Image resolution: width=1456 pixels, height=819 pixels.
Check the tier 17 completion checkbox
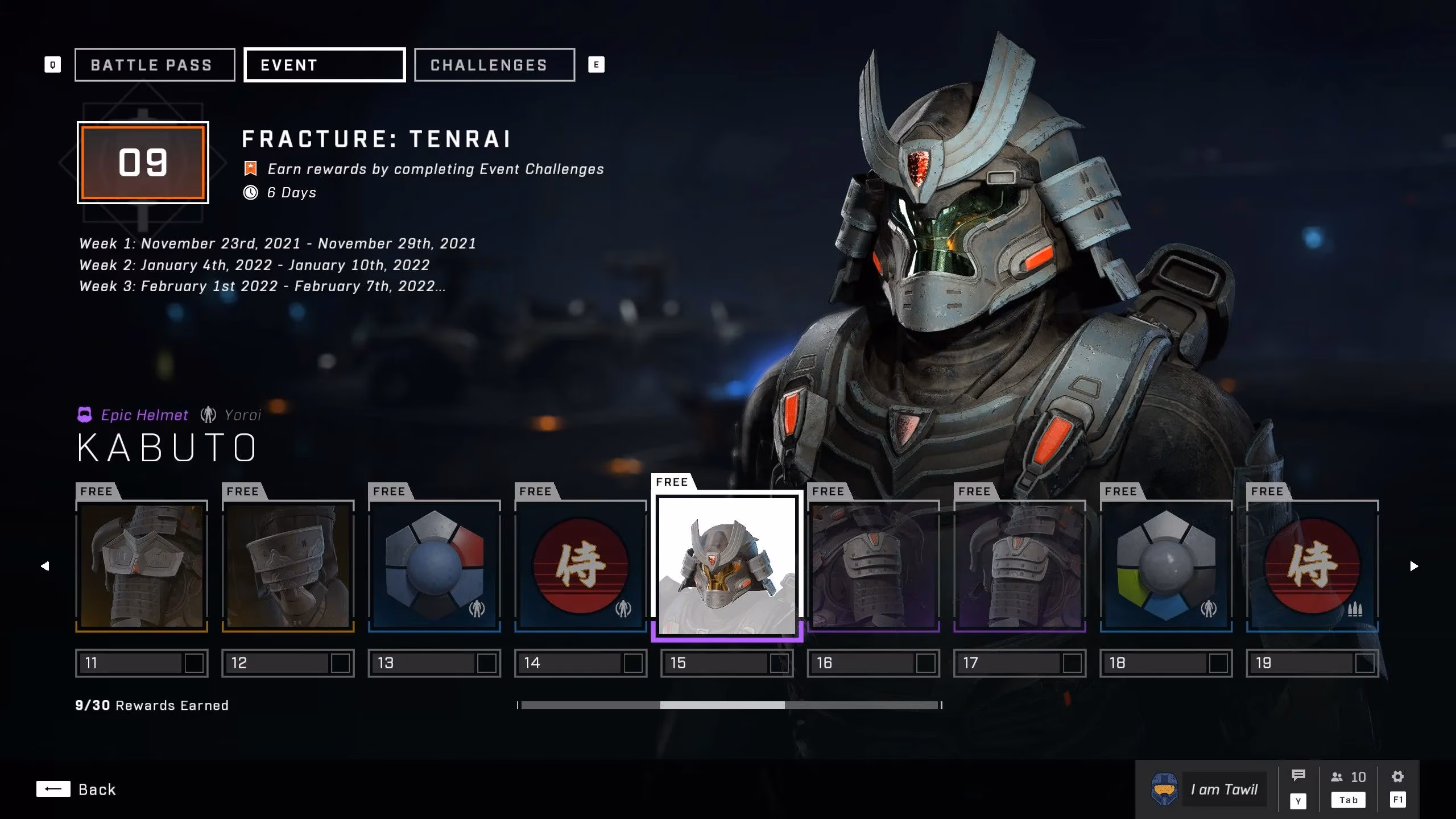pyautogui.click(x=1072, y=663)
